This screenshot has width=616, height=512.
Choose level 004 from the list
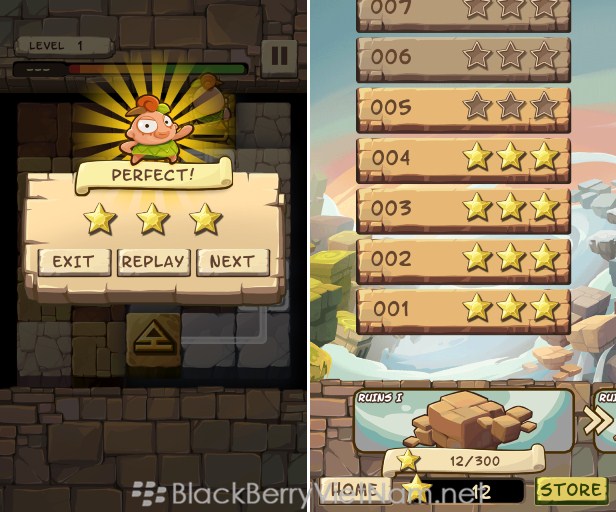point(463,157)
